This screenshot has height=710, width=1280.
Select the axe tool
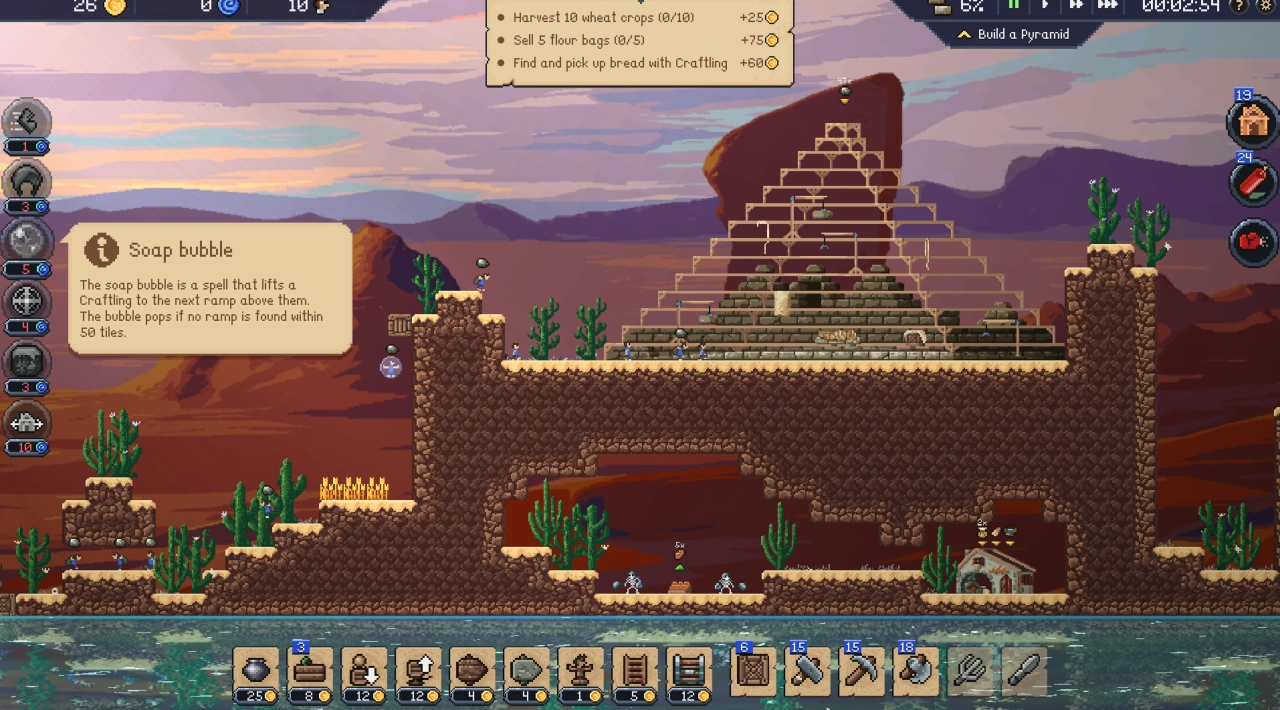coord(914,669)
